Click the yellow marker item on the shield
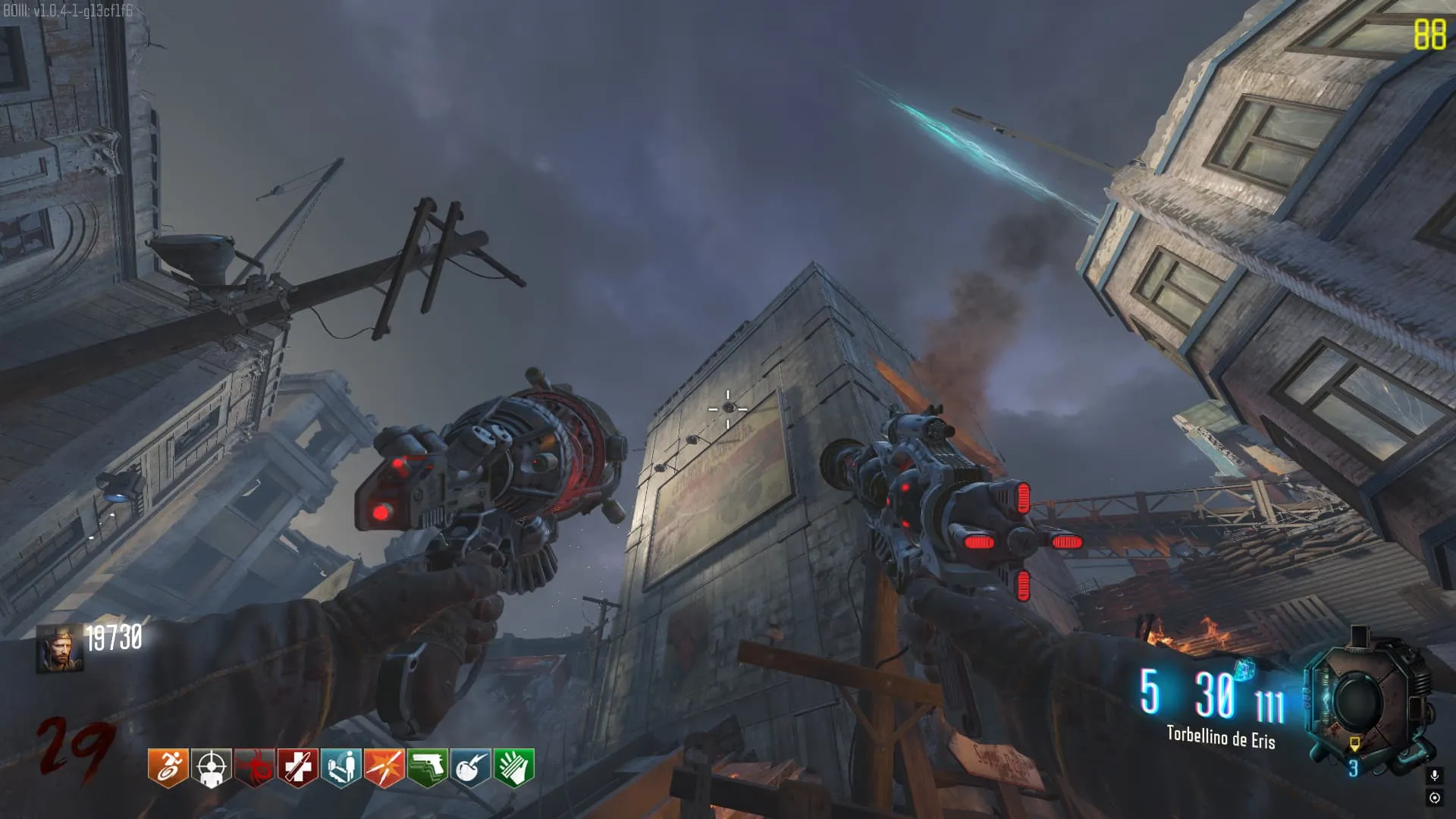 1354,744
